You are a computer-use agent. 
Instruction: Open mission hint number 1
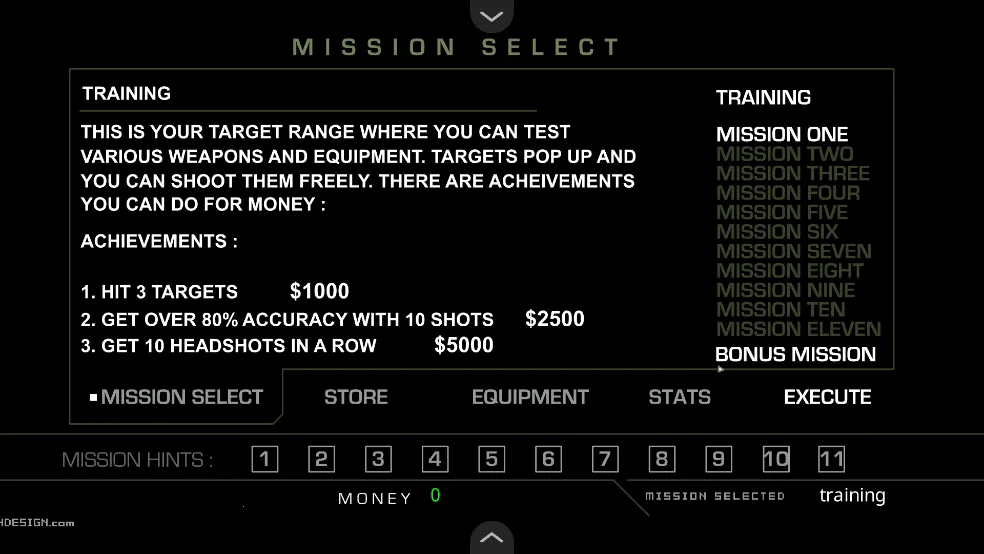tap(264, 459)
